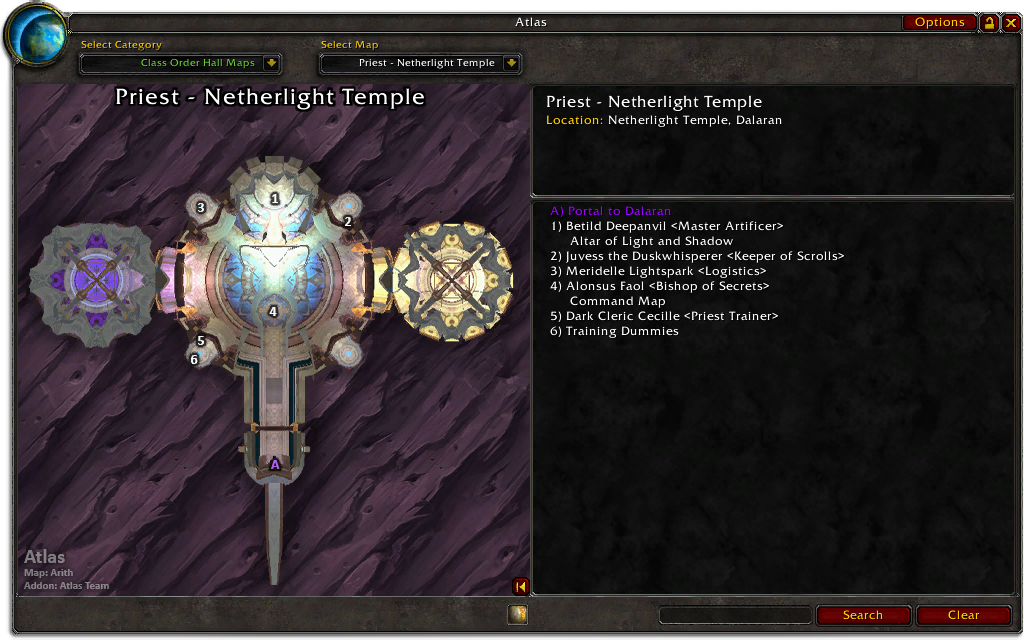Pick Meridelle Lightspark Logistics entry

[x=658, y=271]
